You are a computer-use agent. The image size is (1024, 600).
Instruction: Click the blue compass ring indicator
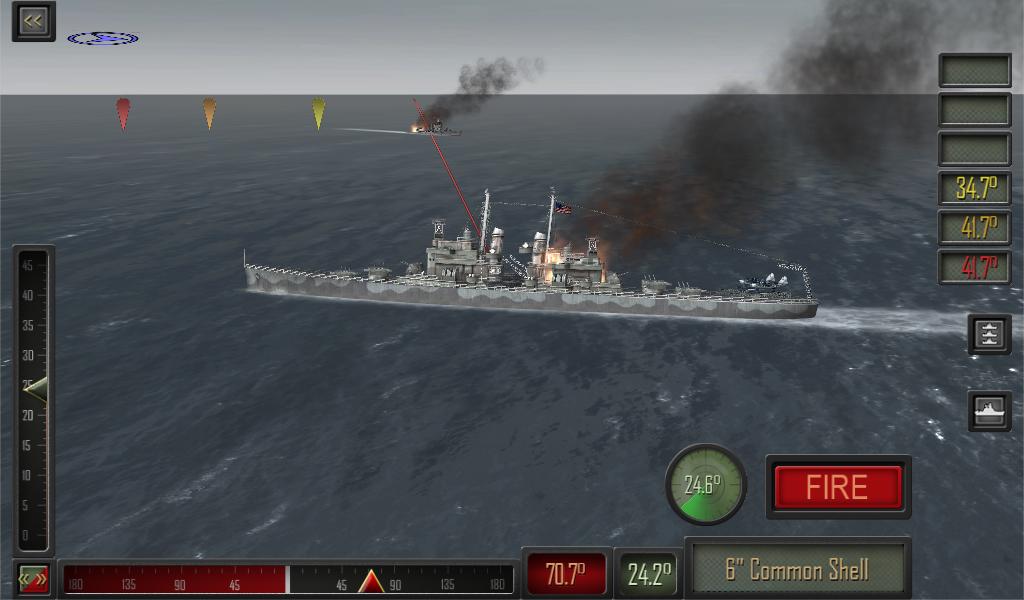[103, 38]
